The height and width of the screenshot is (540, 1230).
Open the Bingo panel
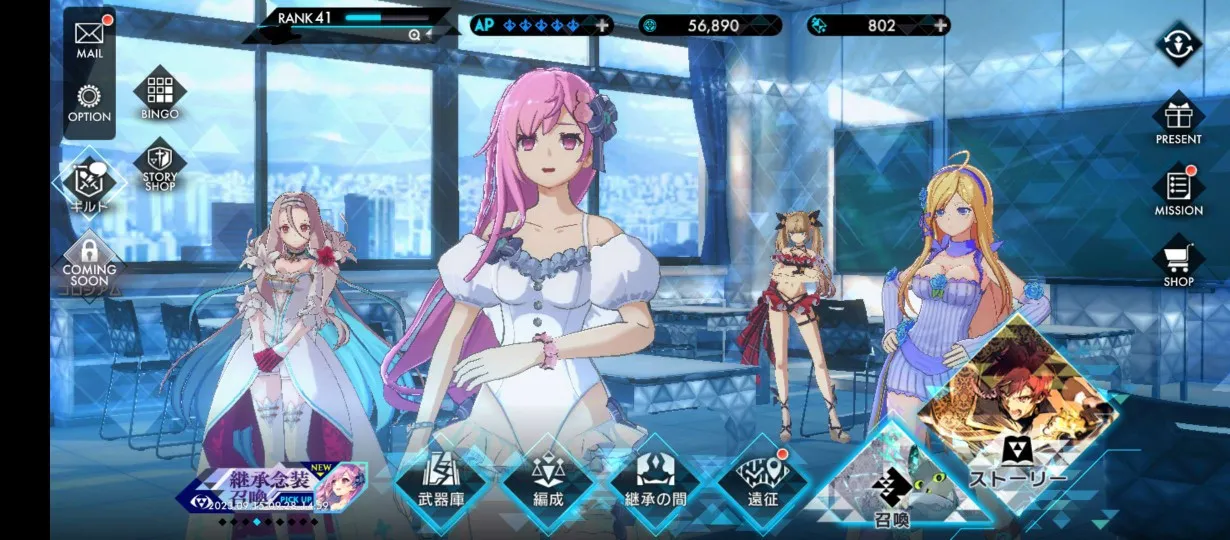[160, 95]
